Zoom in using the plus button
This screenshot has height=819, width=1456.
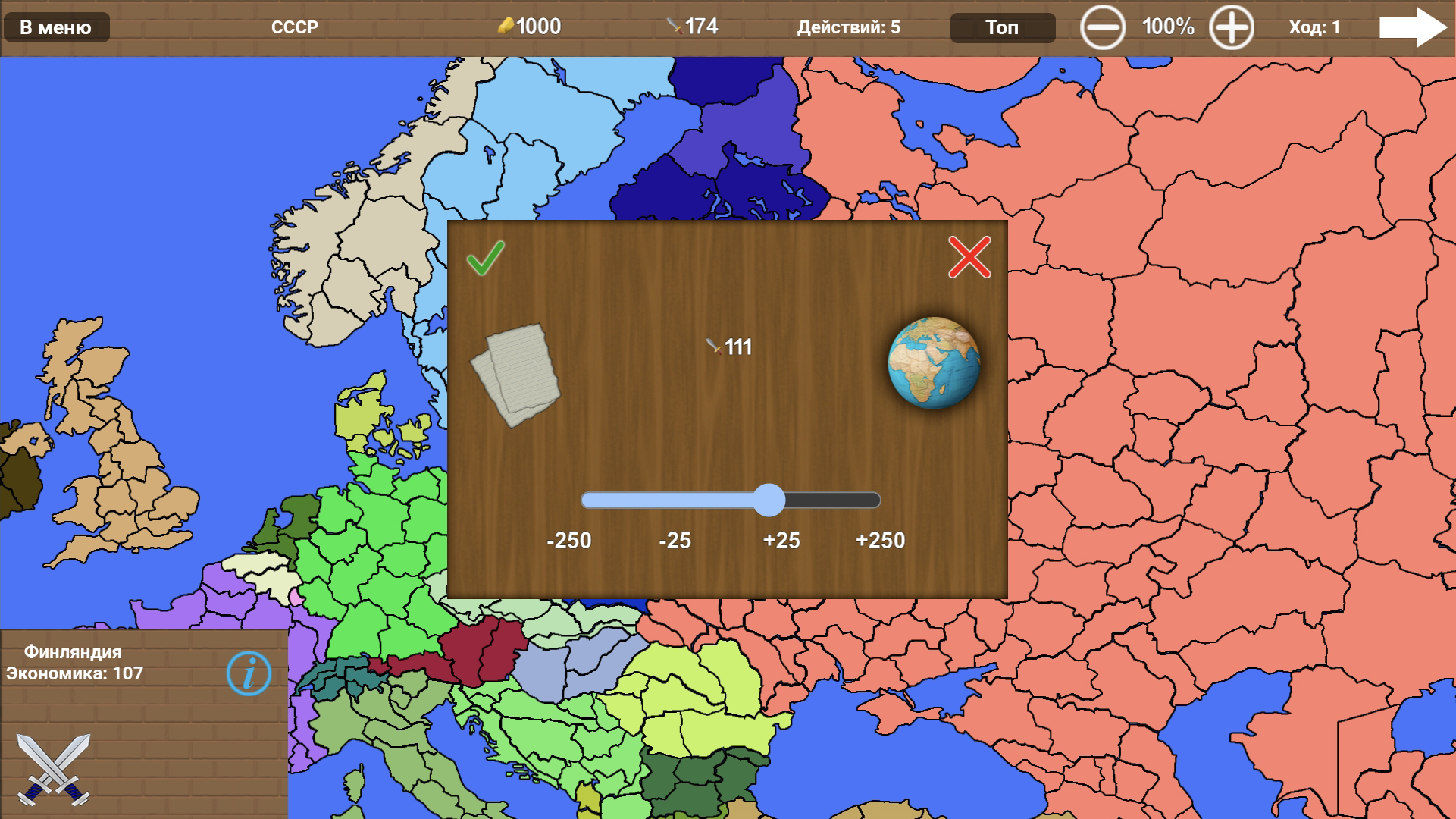point(1232,27)
